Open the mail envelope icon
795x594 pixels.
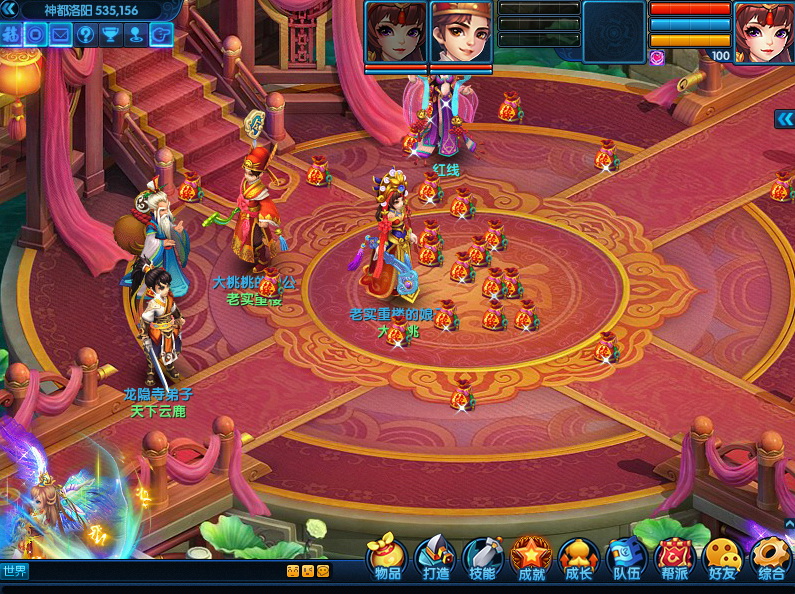point(61,34)
